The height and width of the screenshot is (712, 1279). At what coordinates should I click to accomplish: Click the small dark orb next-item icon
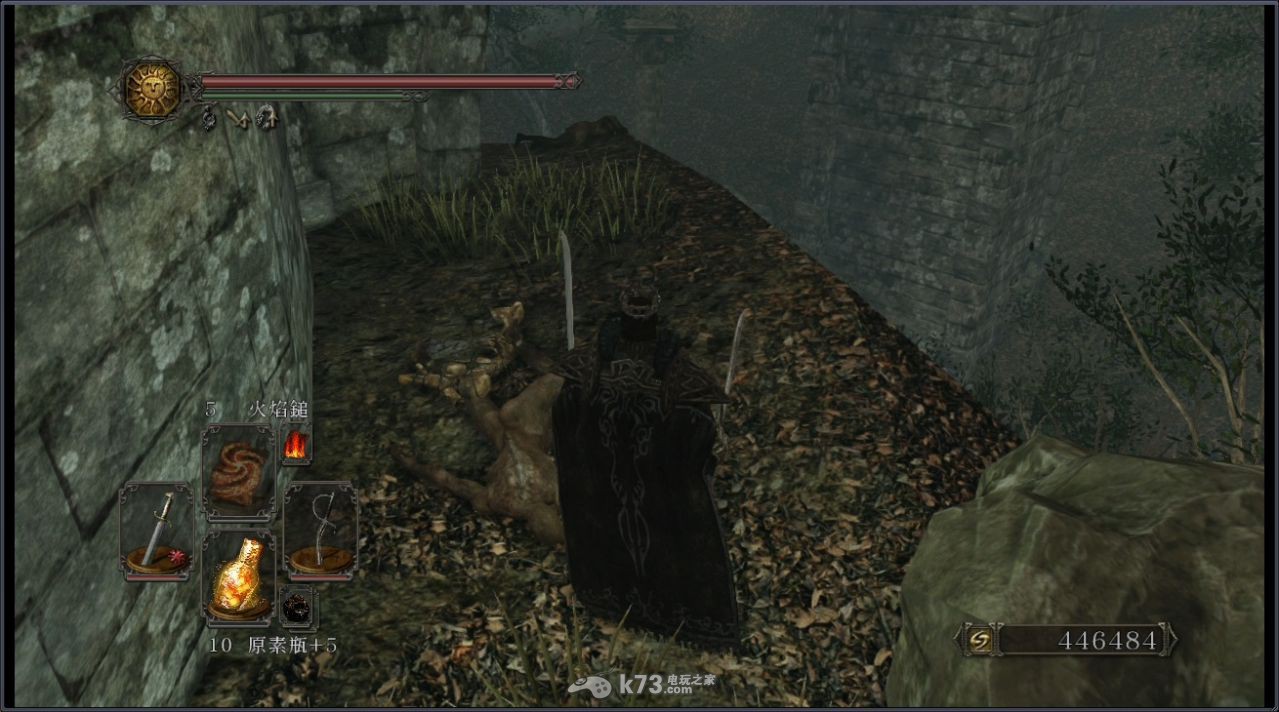[298, 605]
